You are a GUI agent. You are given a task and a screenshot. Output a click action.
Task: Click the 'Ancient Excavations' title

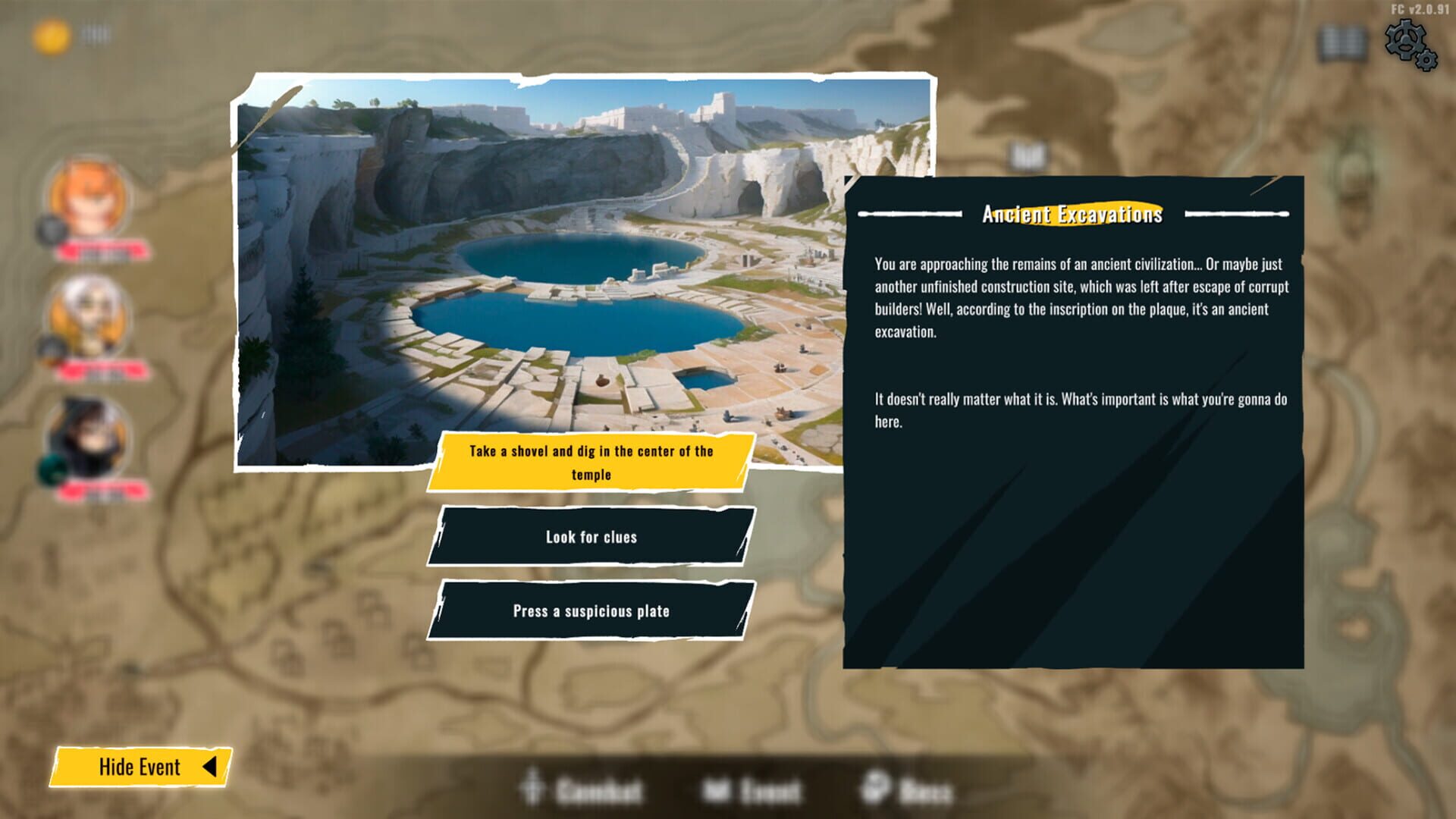(1072, 215)
